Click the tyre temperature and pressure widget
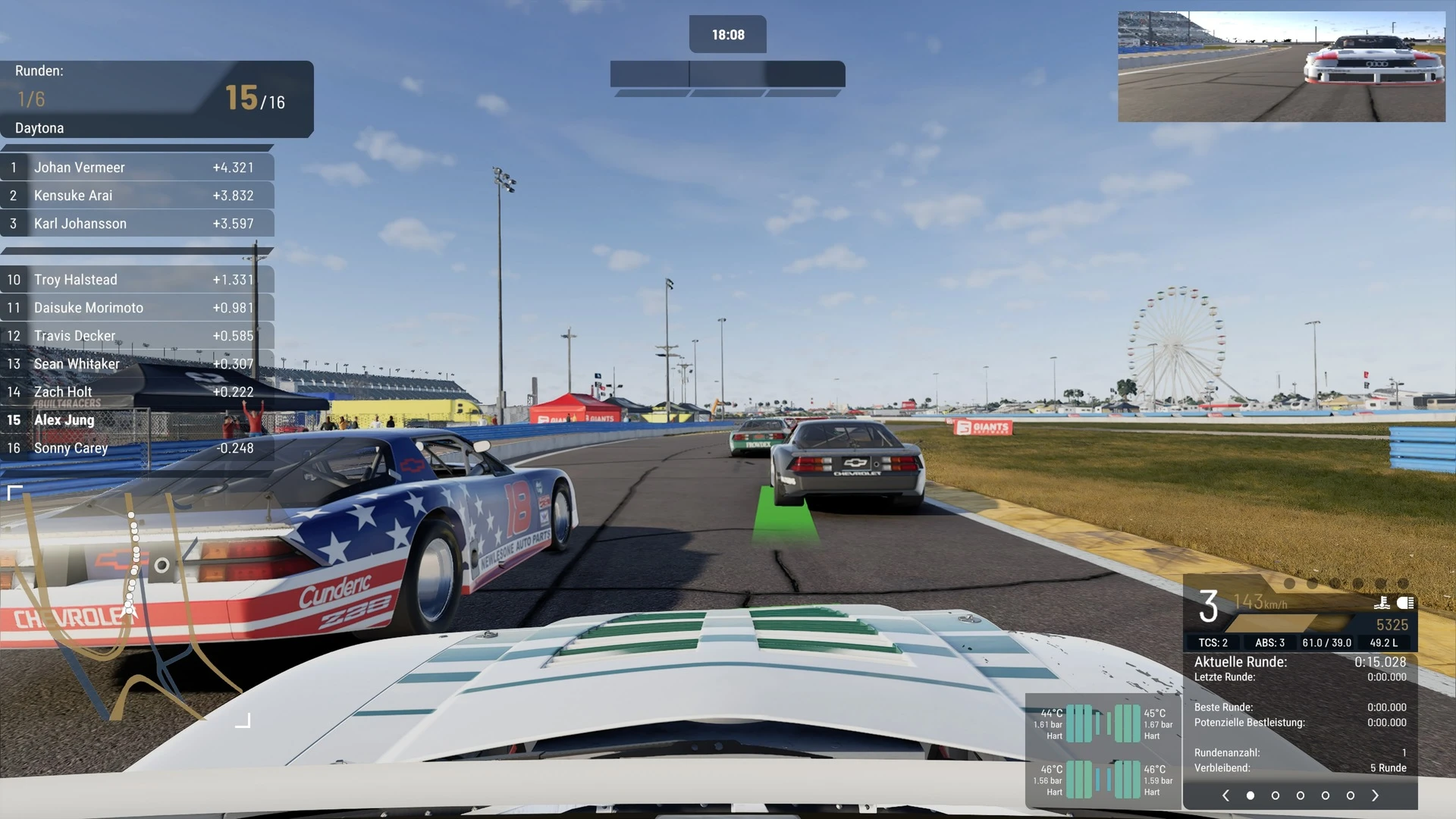This screenshot has height=819, width=1456. 1103,752
